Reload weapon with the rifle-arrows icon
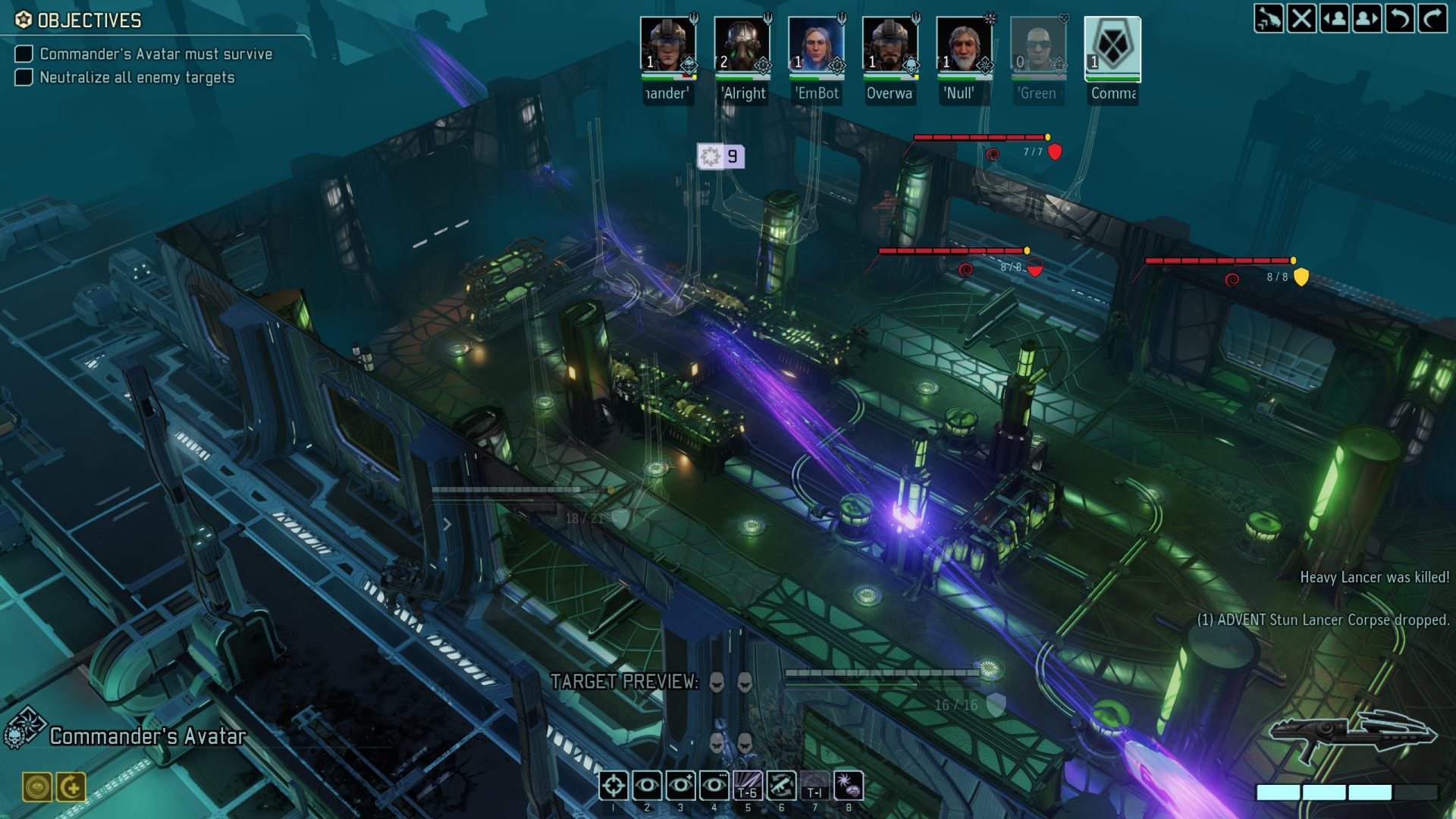 [781, 786]
